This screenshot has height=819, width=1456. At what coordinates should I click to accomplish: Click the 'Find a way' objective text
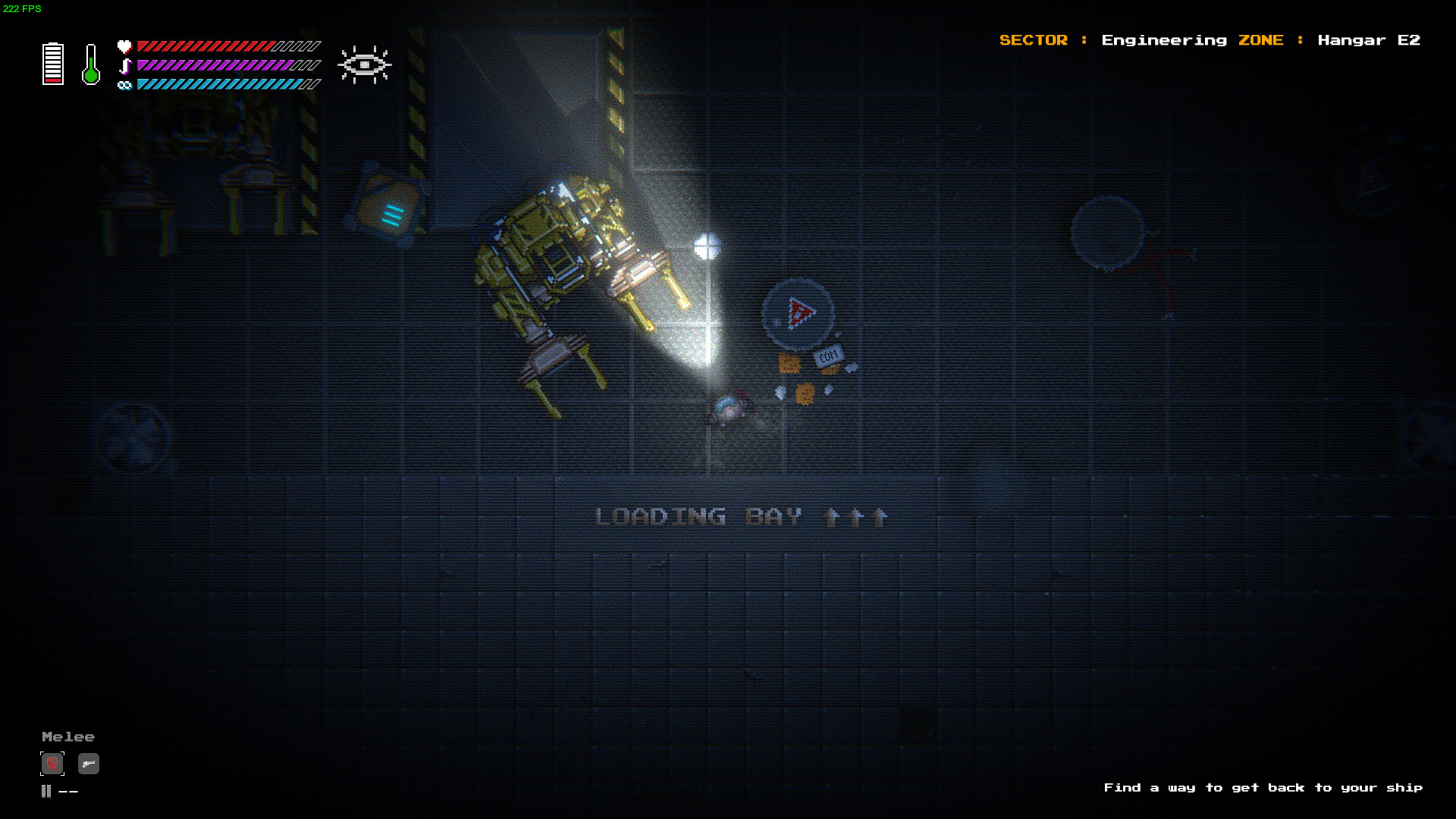(1263, 788)
